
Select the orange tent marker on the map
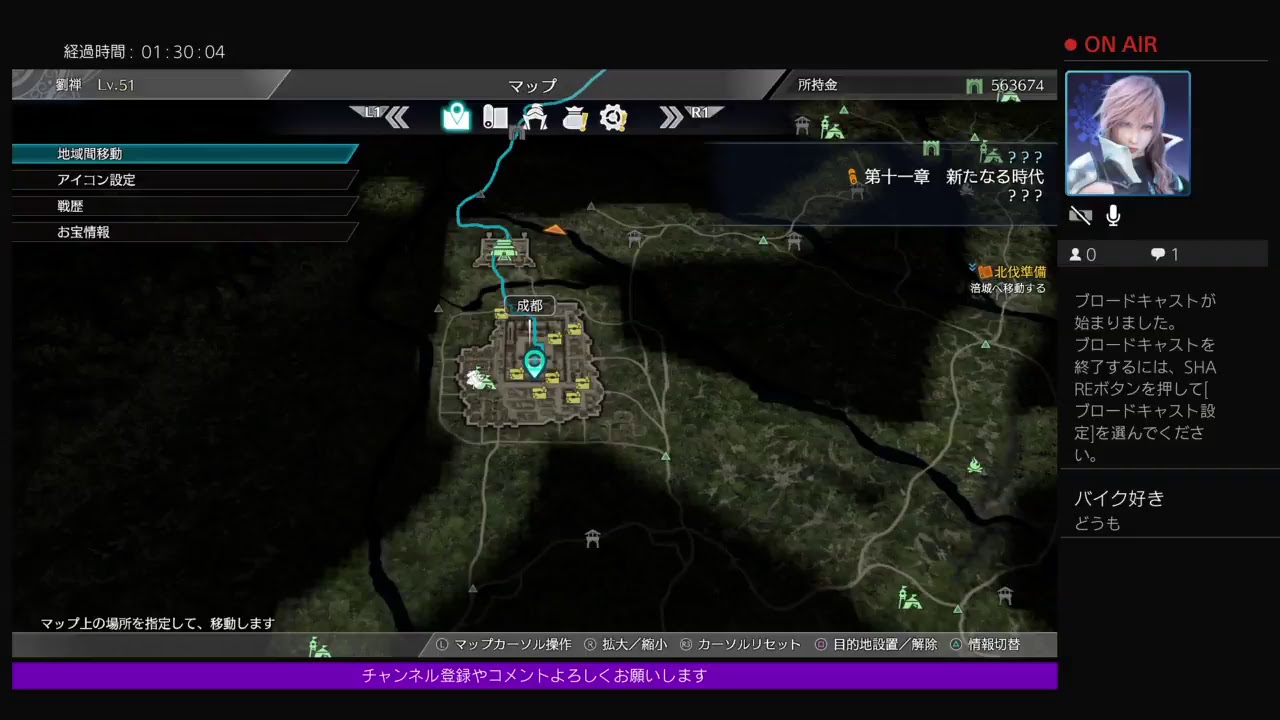click(556, 229)
